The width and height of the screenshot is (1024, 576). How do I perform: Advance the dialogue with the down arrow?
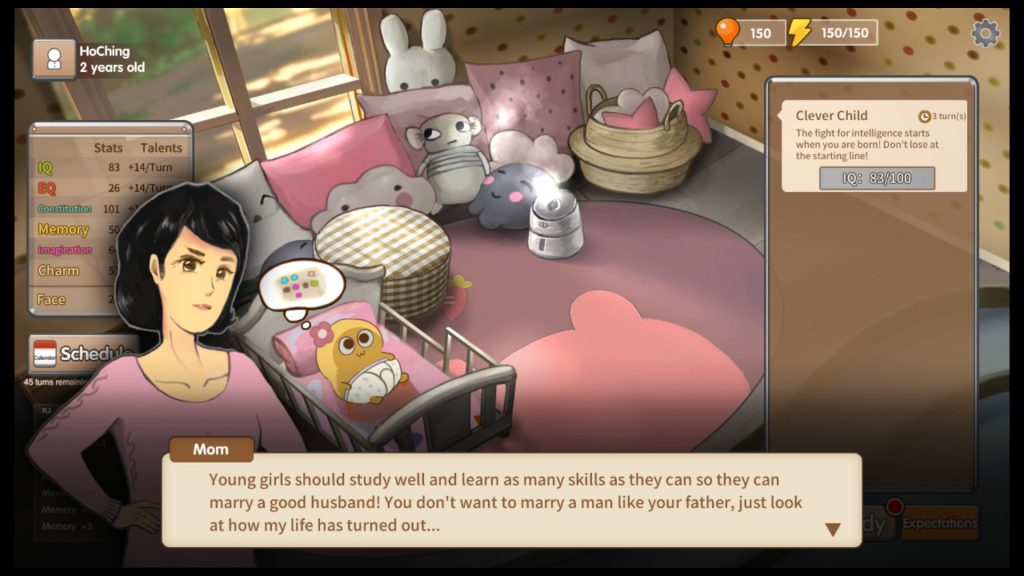pyautogui.click(x=832, y=529)
